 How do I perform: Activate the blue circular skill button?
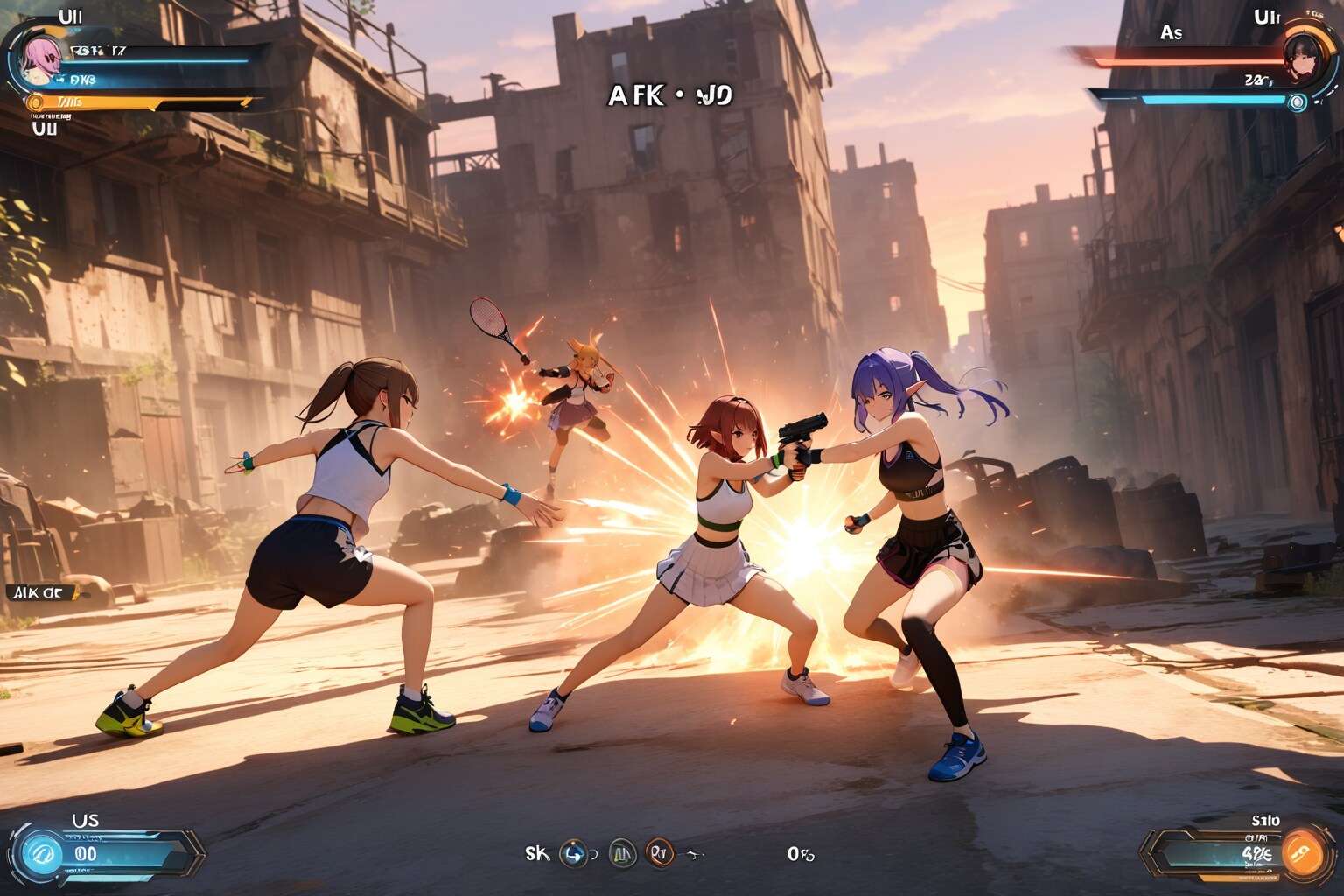point(41,853)
